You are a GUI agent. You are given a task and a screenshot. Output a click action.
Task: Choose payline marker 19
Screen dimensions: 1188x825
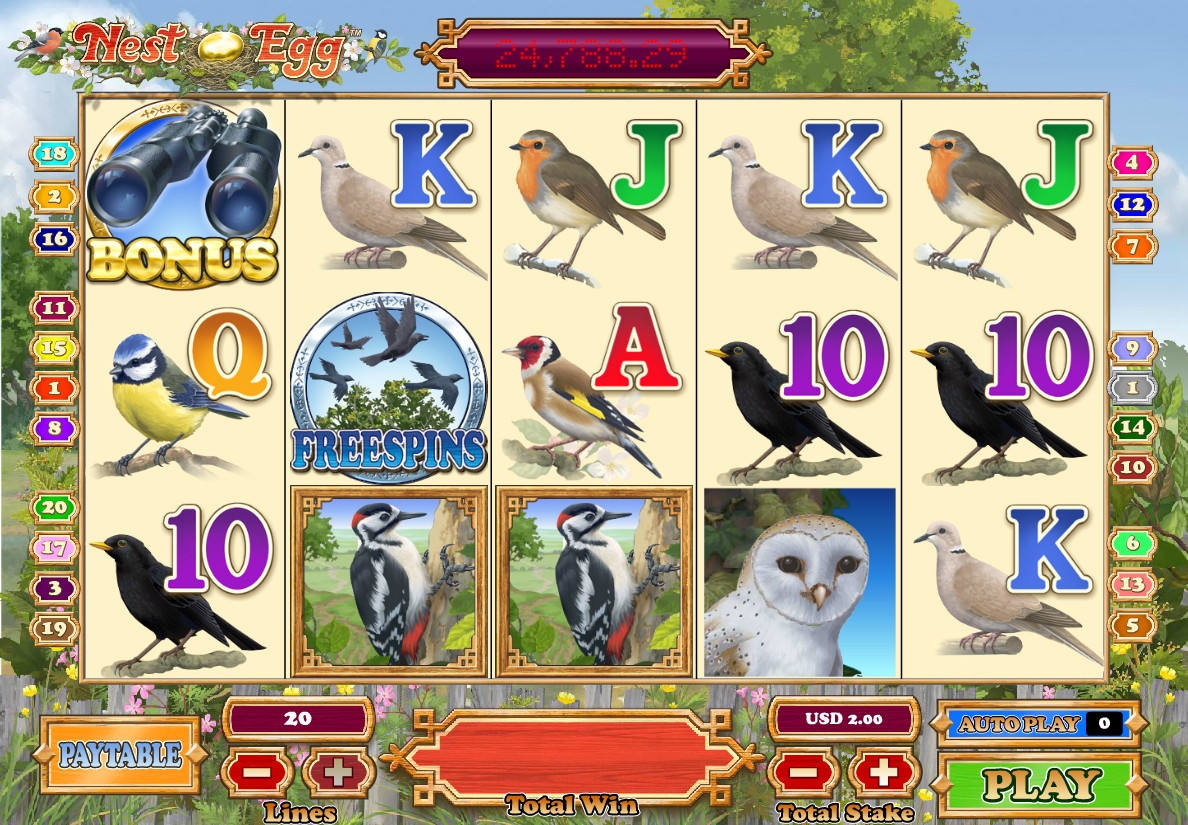point(56,628)
